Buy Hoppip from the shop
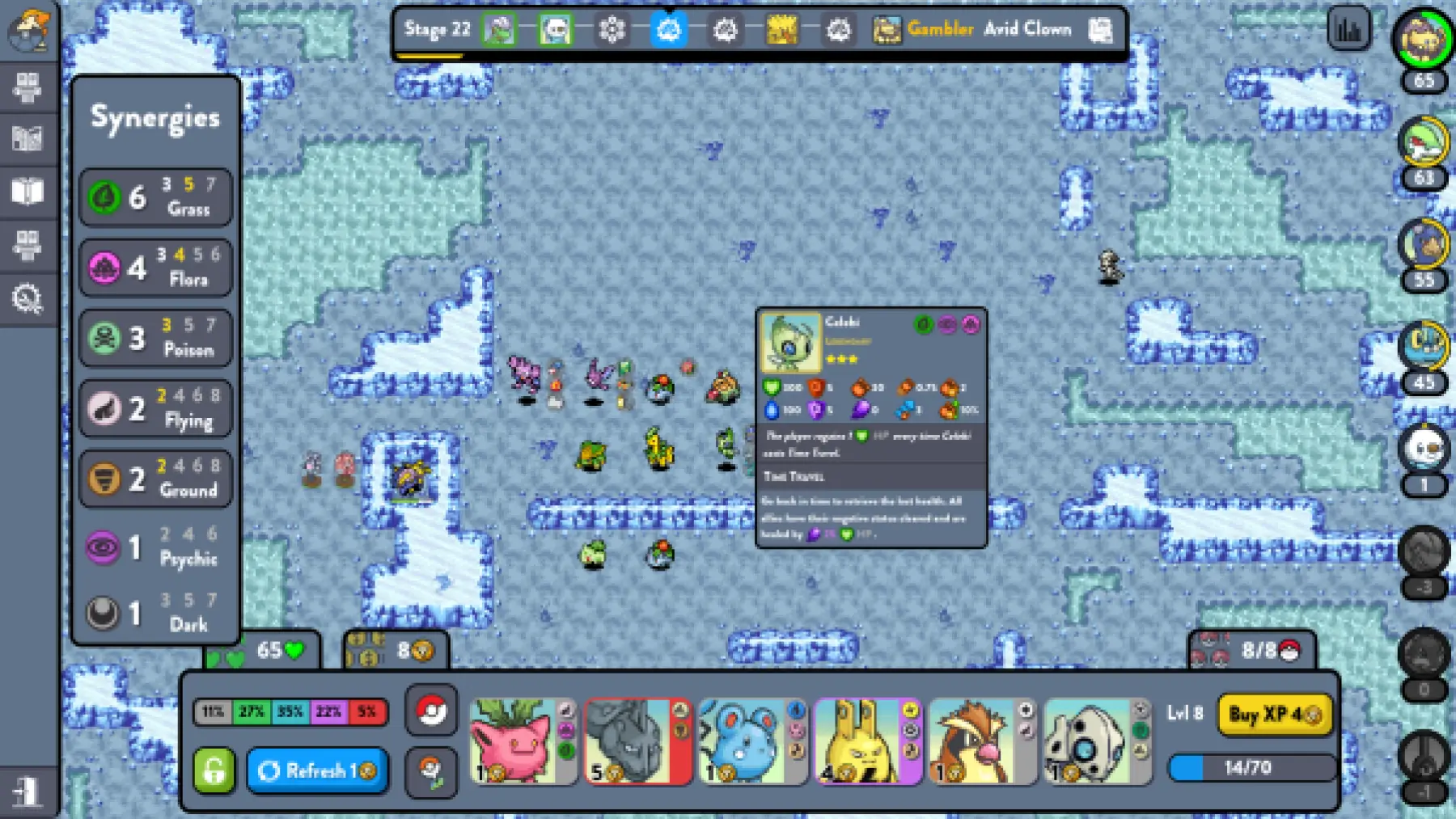Screen dimensions: 1456x819 pyautogui.click(x=523, y=741)
